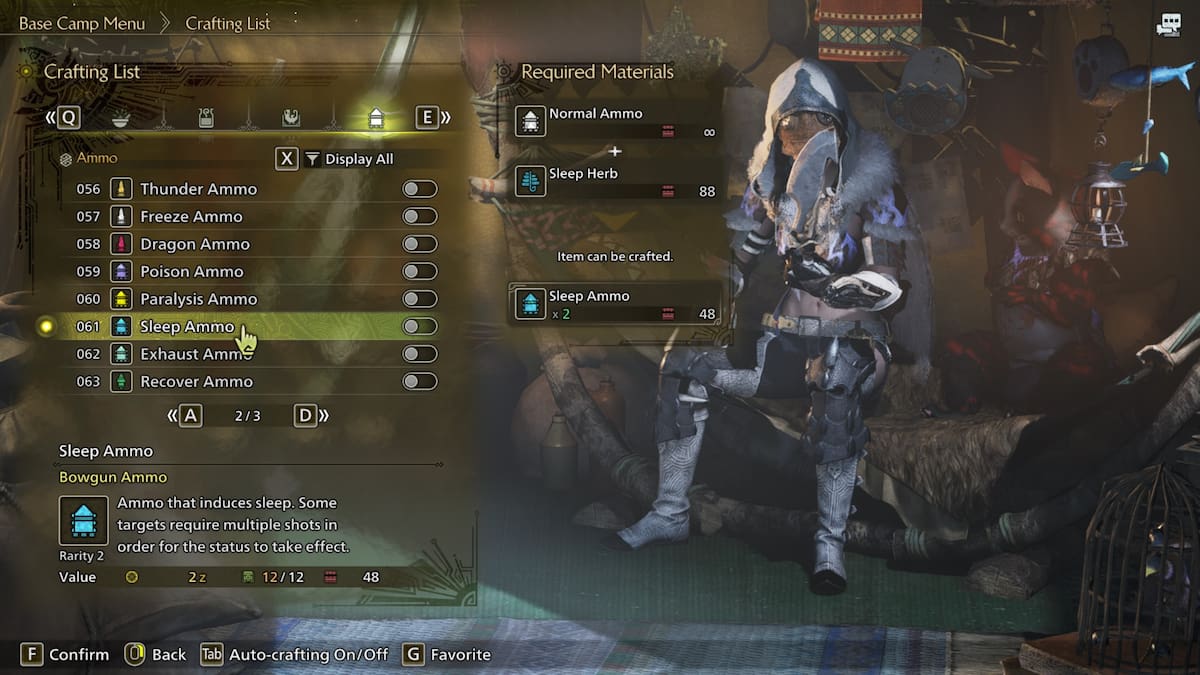Pick Poison Ammo from the list

click(x=192, y=271)
